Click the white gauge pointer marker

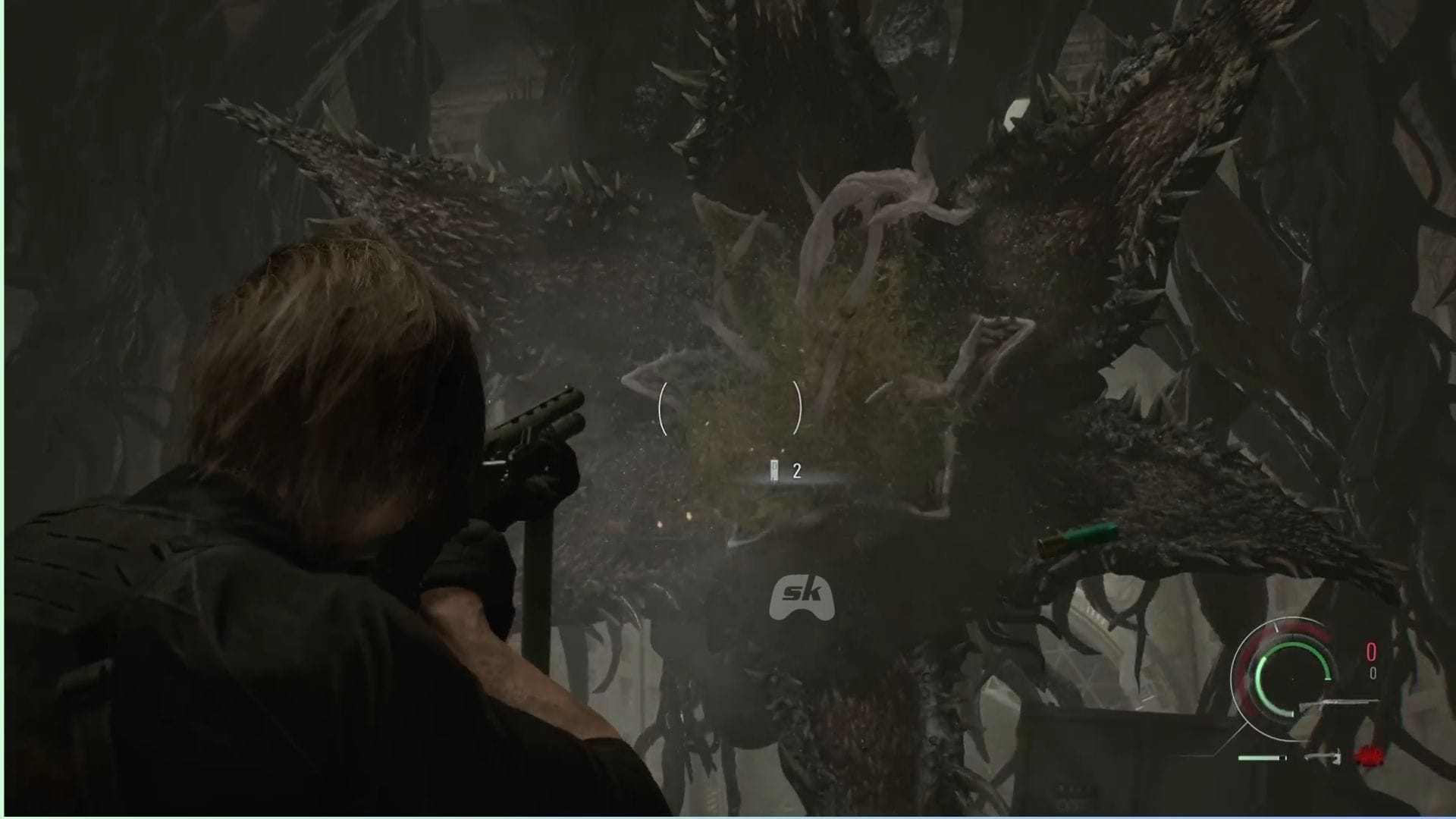1276,628
